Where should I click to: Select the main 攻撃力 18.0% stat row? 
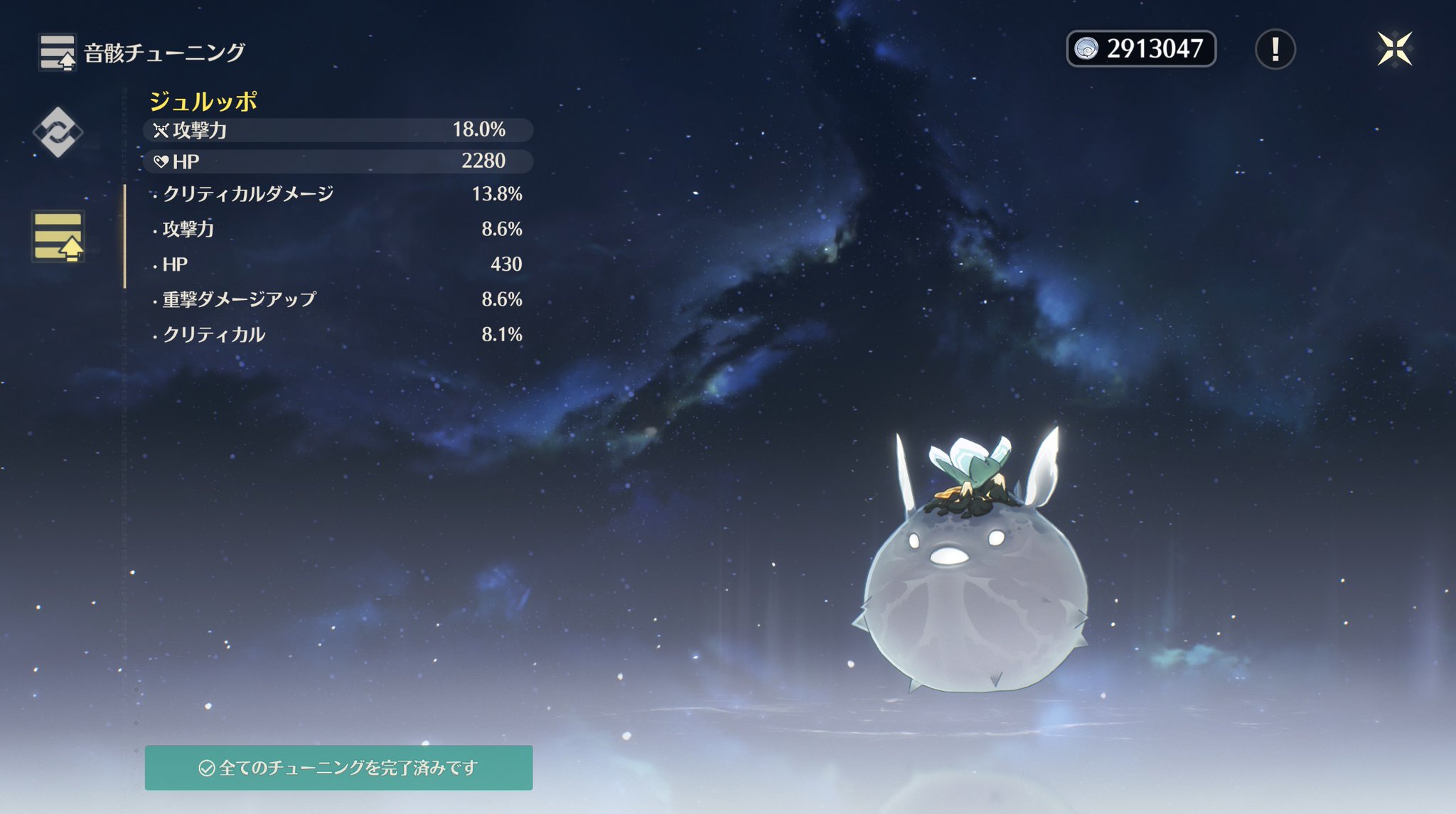[x=338, y=130]
